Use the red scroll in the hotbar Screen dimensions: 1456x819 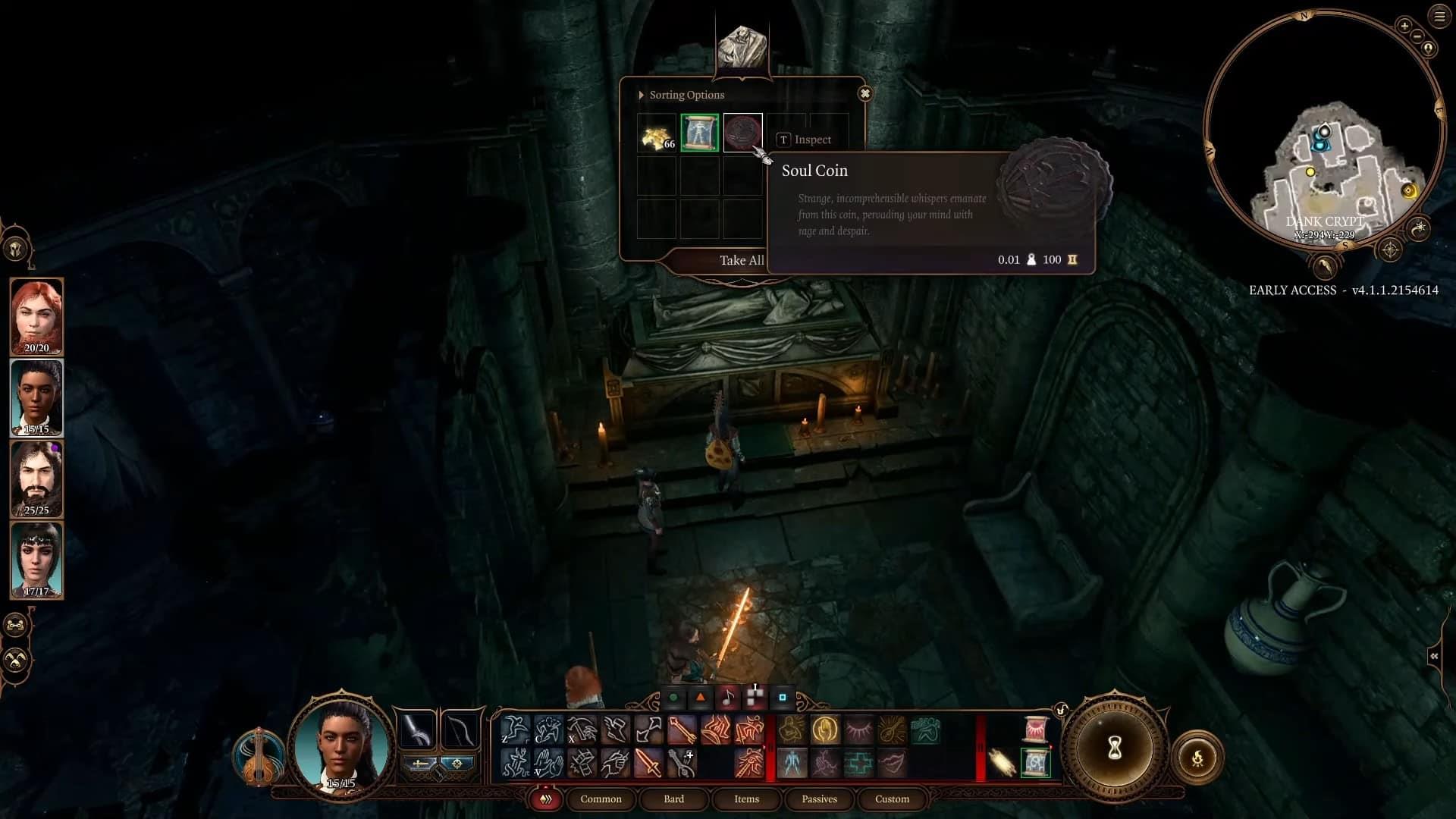click(x=1035, y=729)
